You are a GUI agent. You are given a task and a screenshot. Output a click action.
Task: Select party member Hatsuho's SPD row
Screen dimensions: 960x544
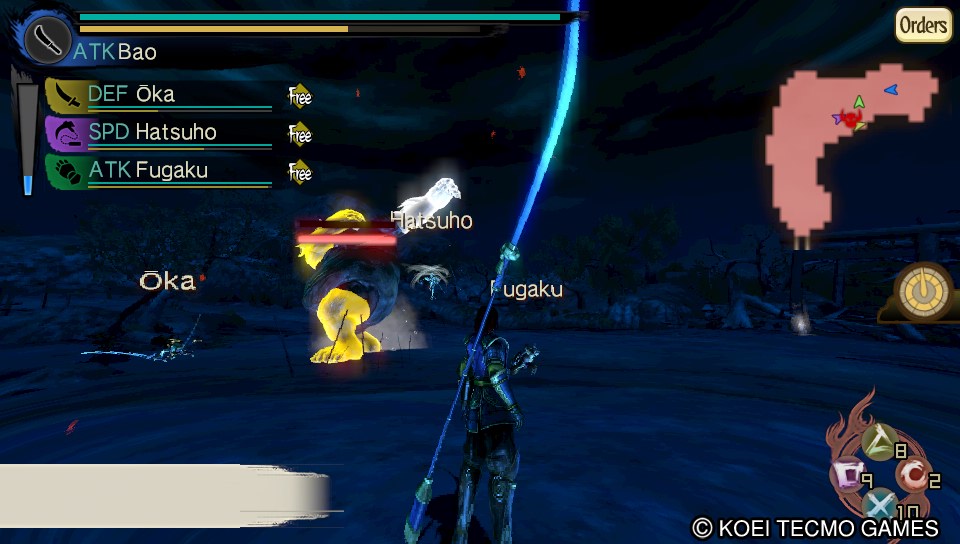(x=160, y=132)
